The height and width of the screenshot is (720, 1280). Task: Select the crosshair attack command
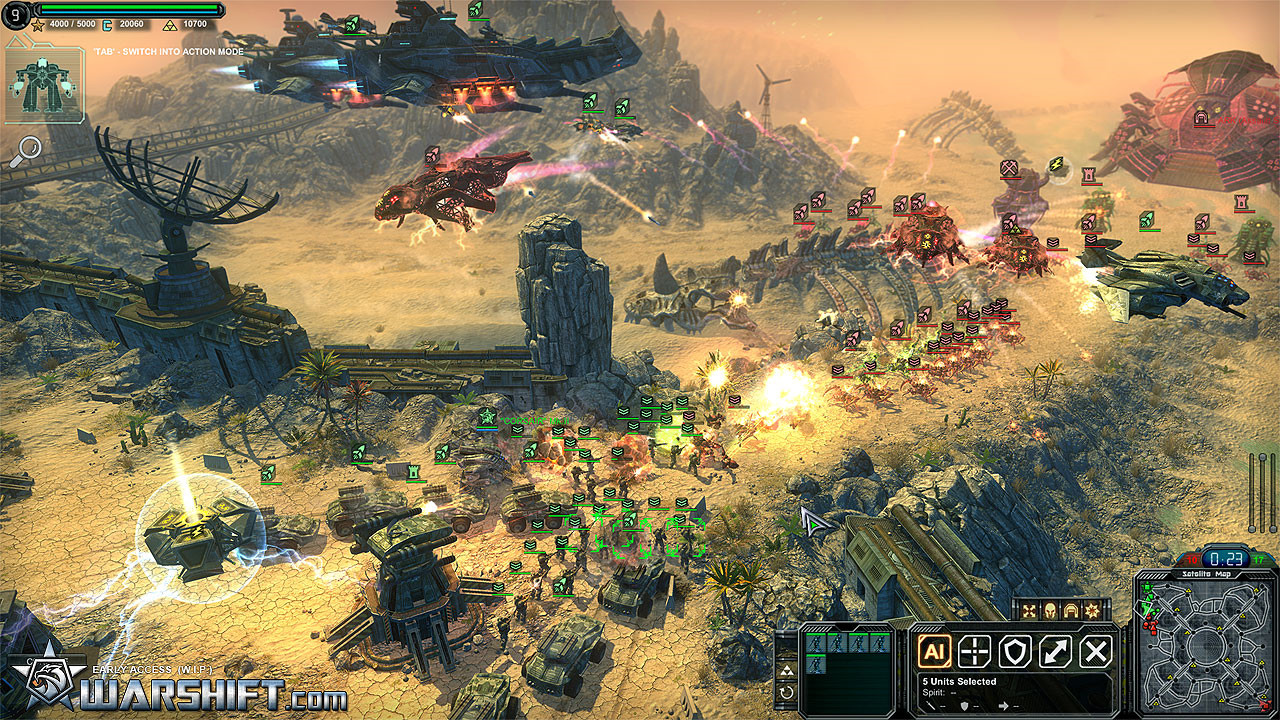pyautogui.click(x=975, y=652)
